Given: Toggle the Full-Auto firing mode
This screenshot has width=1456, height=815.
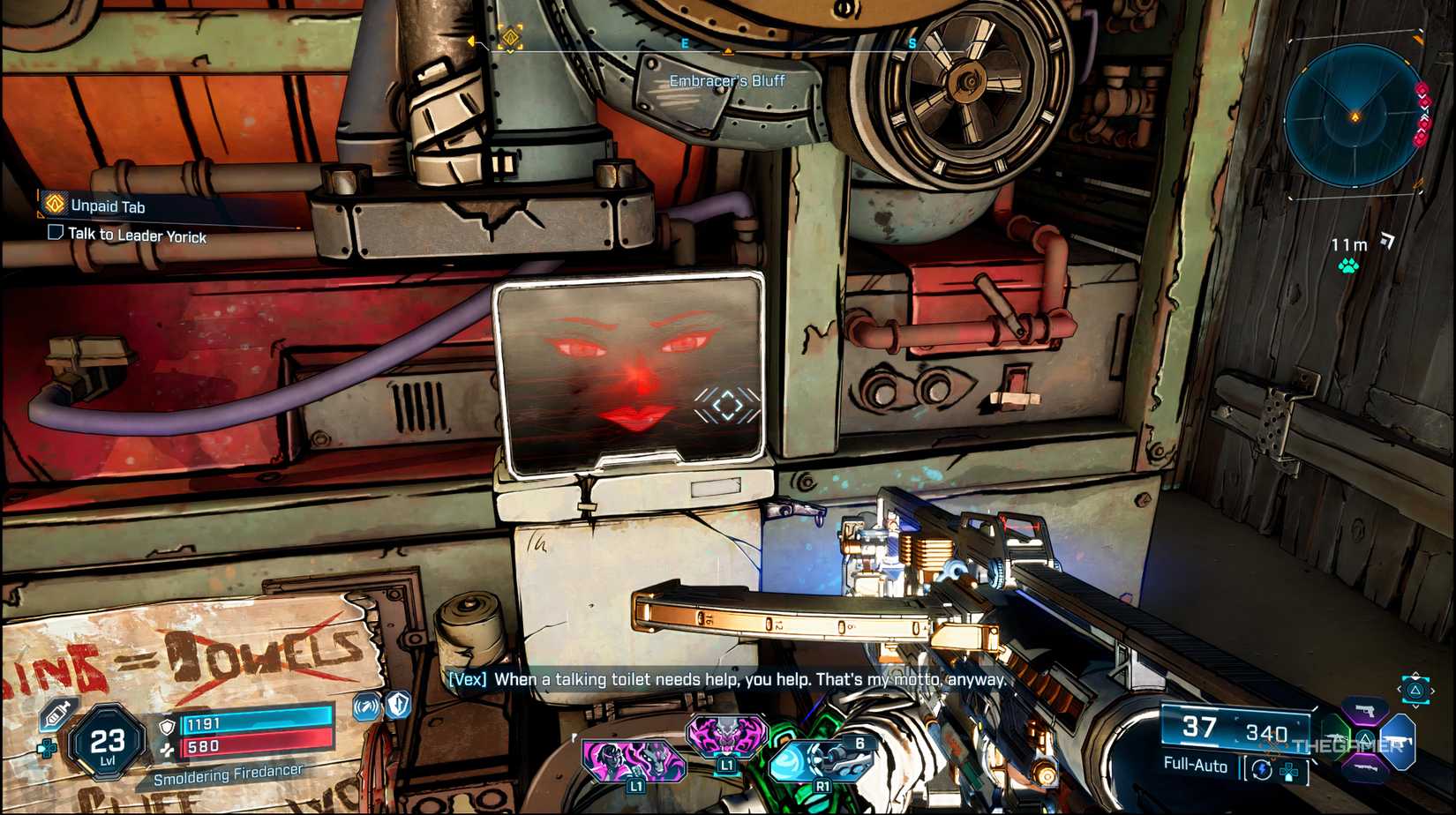Looking at the screenshot, I should click(x=1195, y=765).
